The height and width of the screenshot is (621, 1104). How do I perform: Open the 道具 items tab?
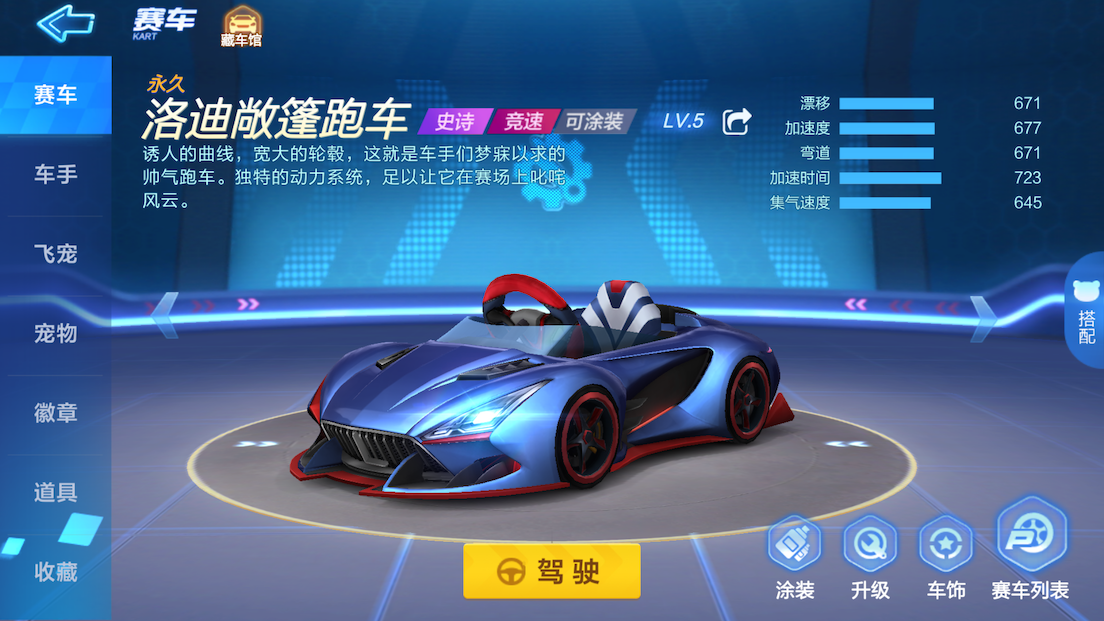56,492
